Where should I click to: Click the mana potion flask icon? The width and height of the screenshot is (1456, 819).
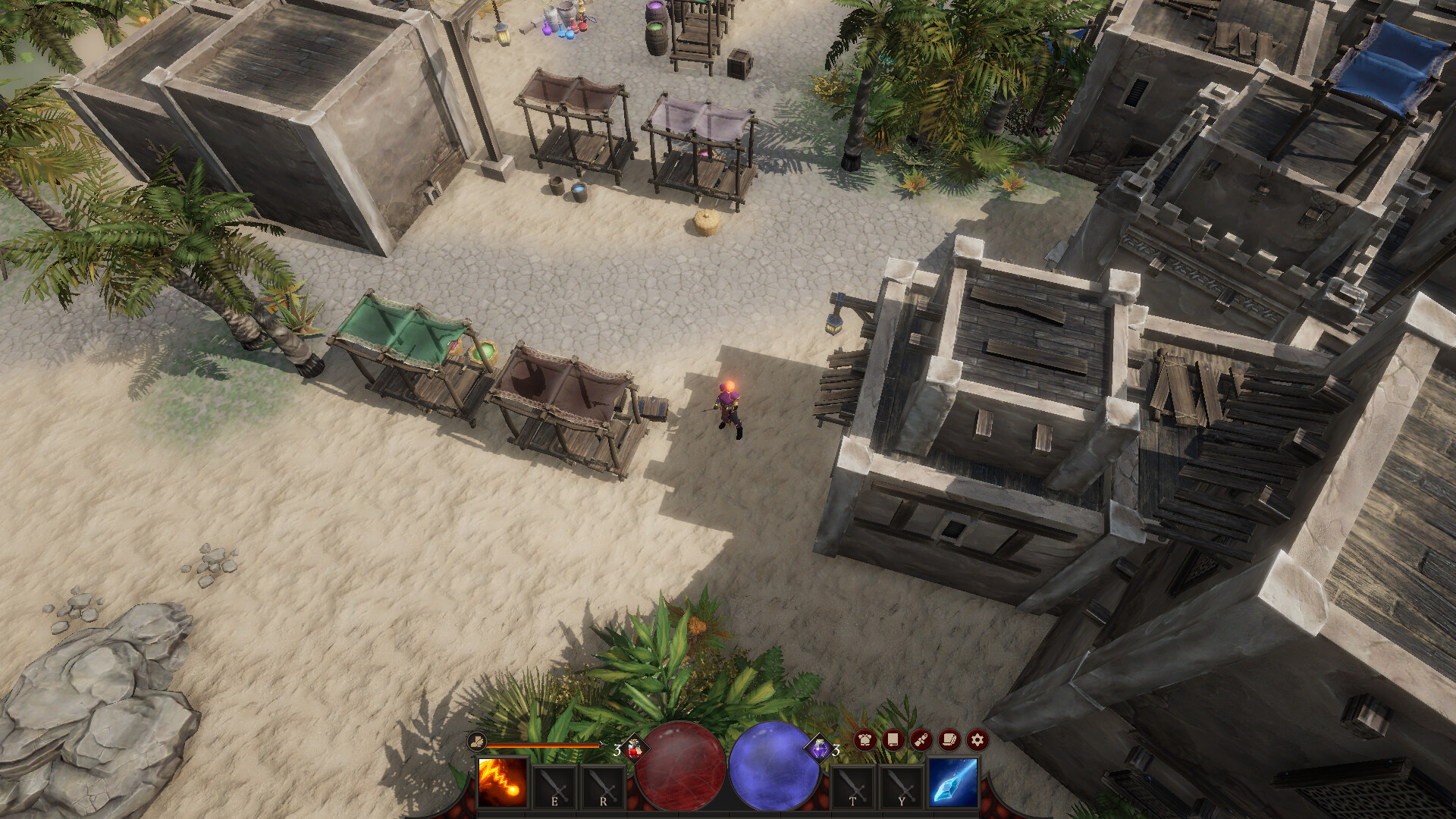(x=820, y=748)
